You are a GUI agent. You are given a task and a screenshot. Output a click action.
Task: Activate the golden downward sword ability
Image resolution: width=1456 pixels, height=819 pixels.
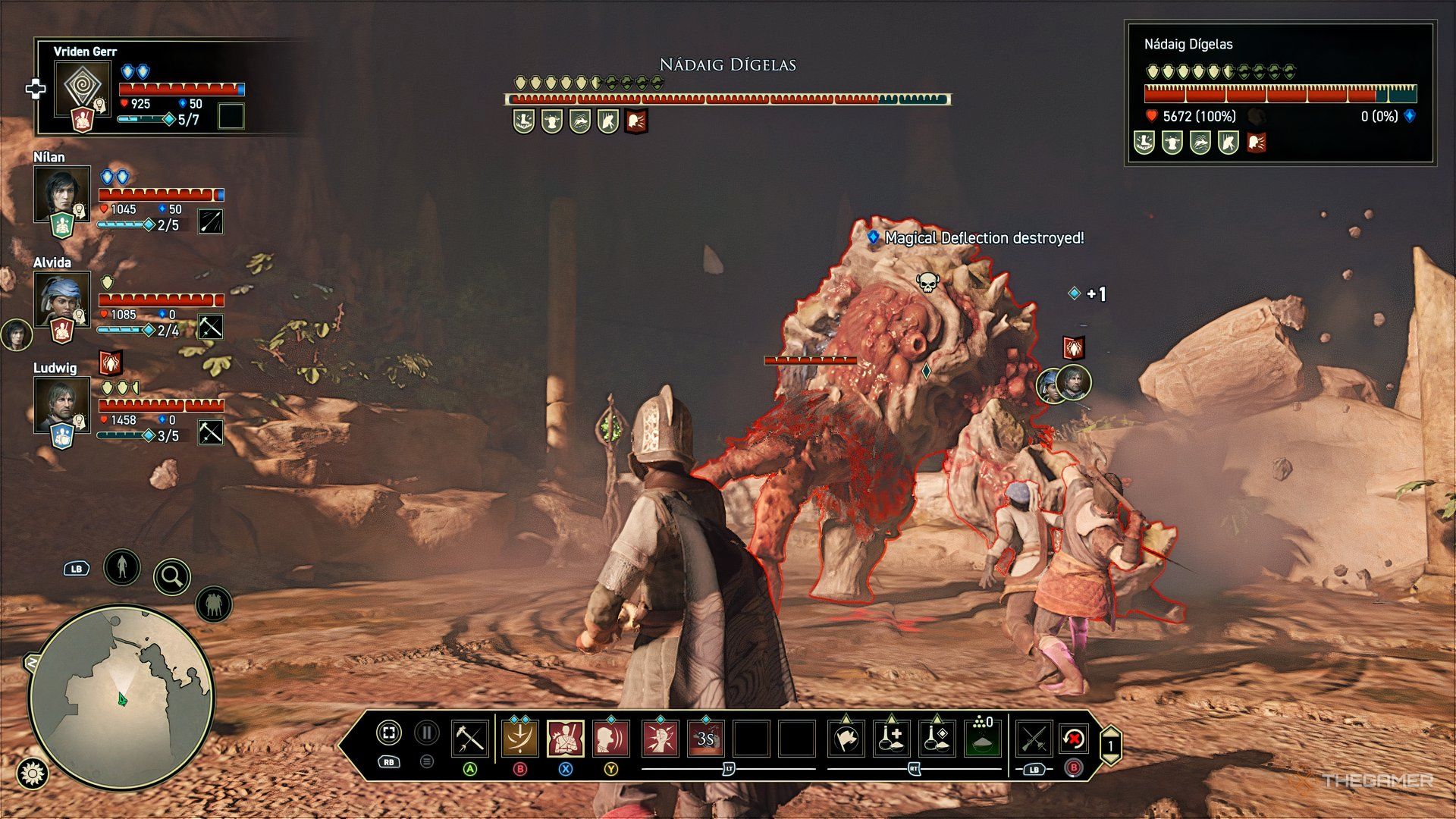[520, 738]
